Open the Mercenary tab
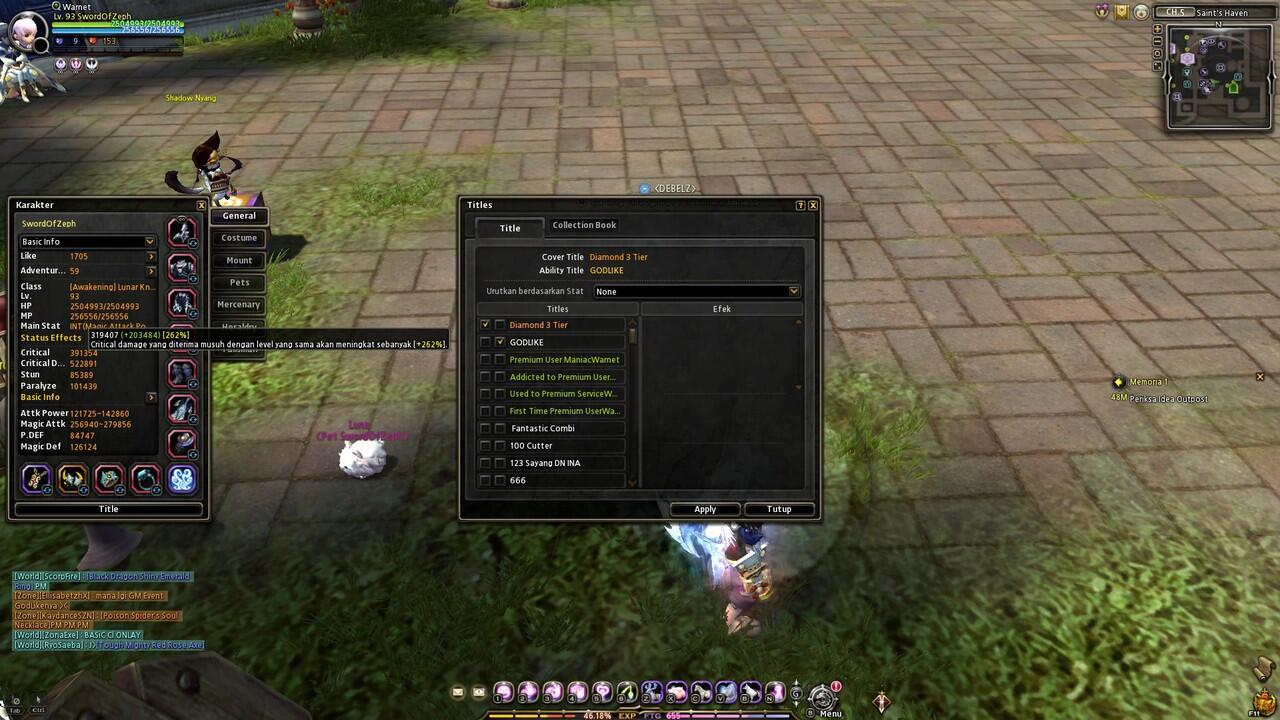Image resolution: width=1280 pixels, height=720 pixels. [x=239, y=304]
